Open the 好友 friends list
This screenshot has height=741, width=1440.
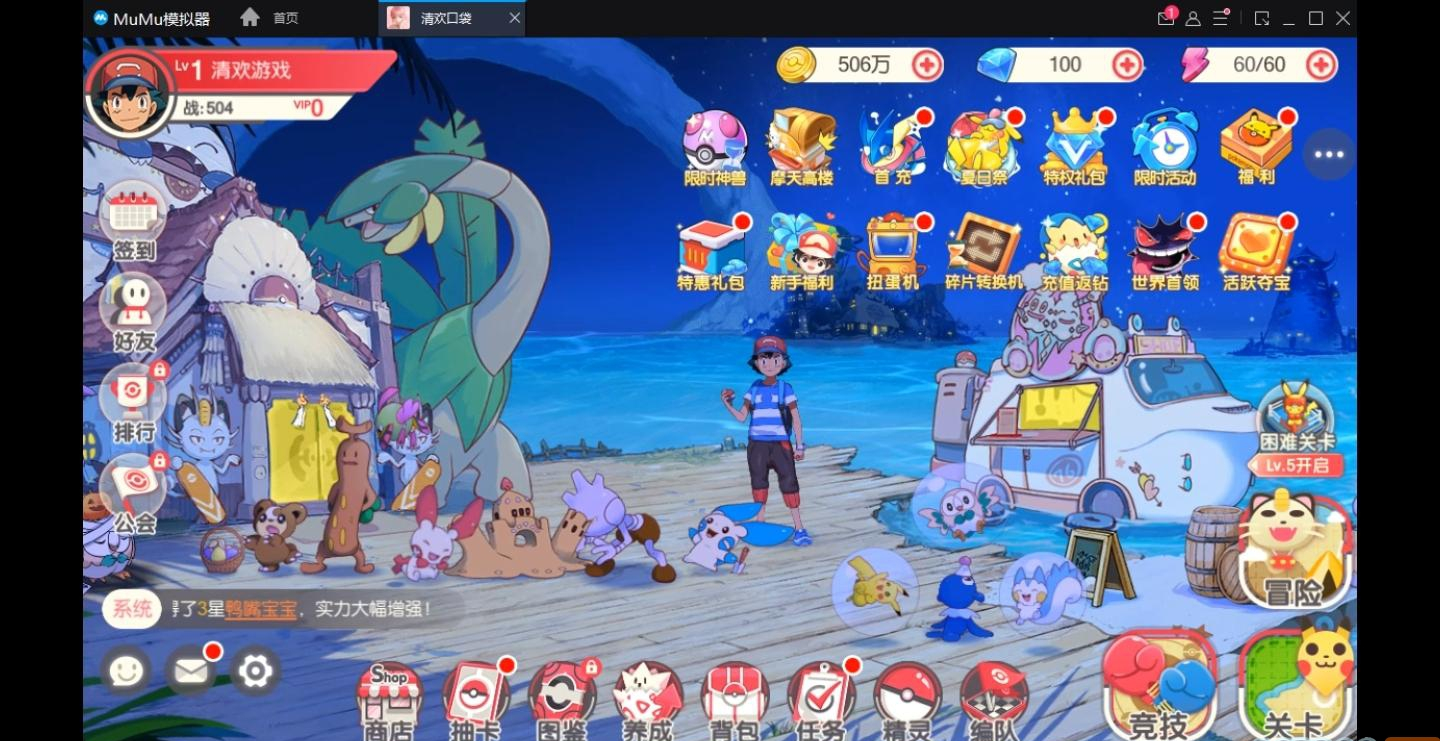[x=134, y=310]
